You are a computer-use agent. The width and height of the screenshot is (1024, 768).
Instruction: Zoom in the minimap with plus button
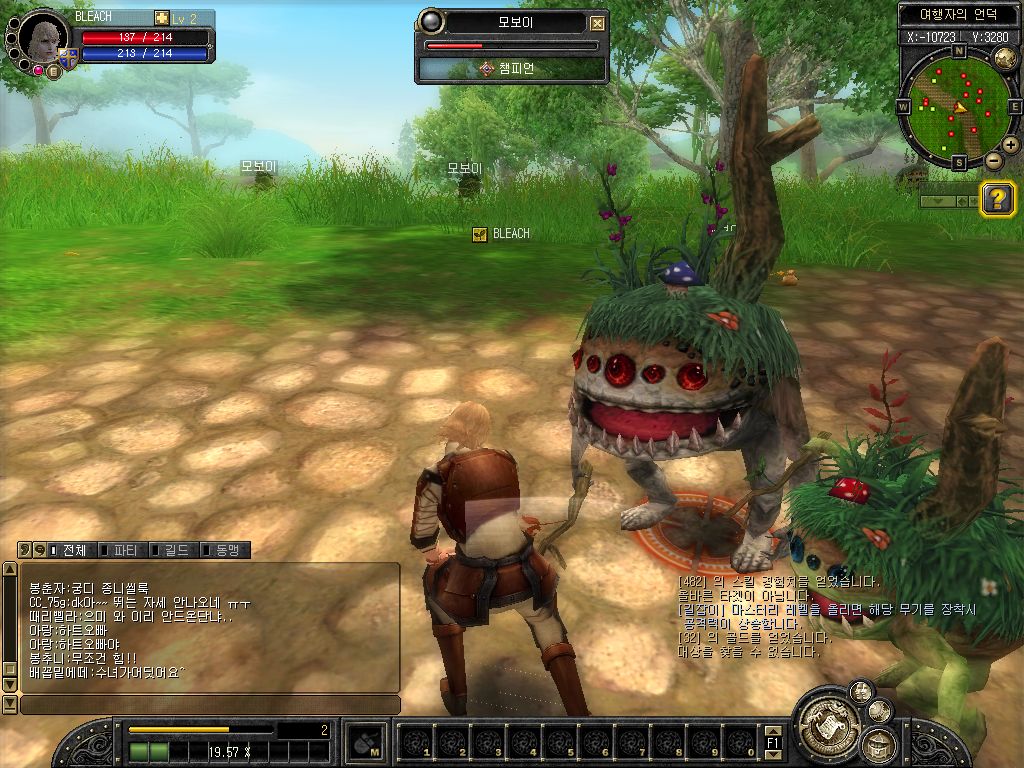click(x=1010, y=145)
